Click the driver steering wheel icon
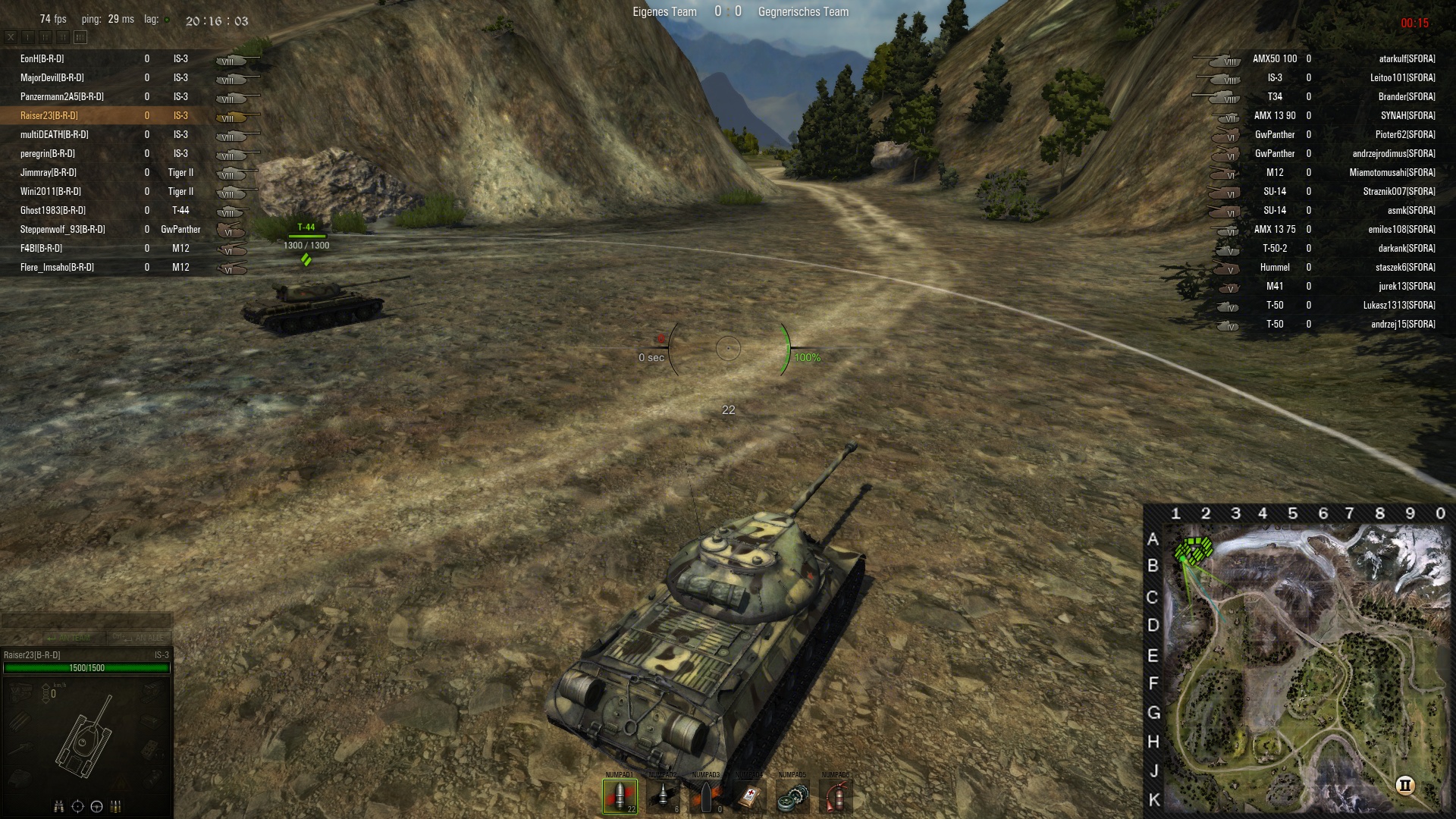Screen dimensions: 1456x819 (96, 806)
